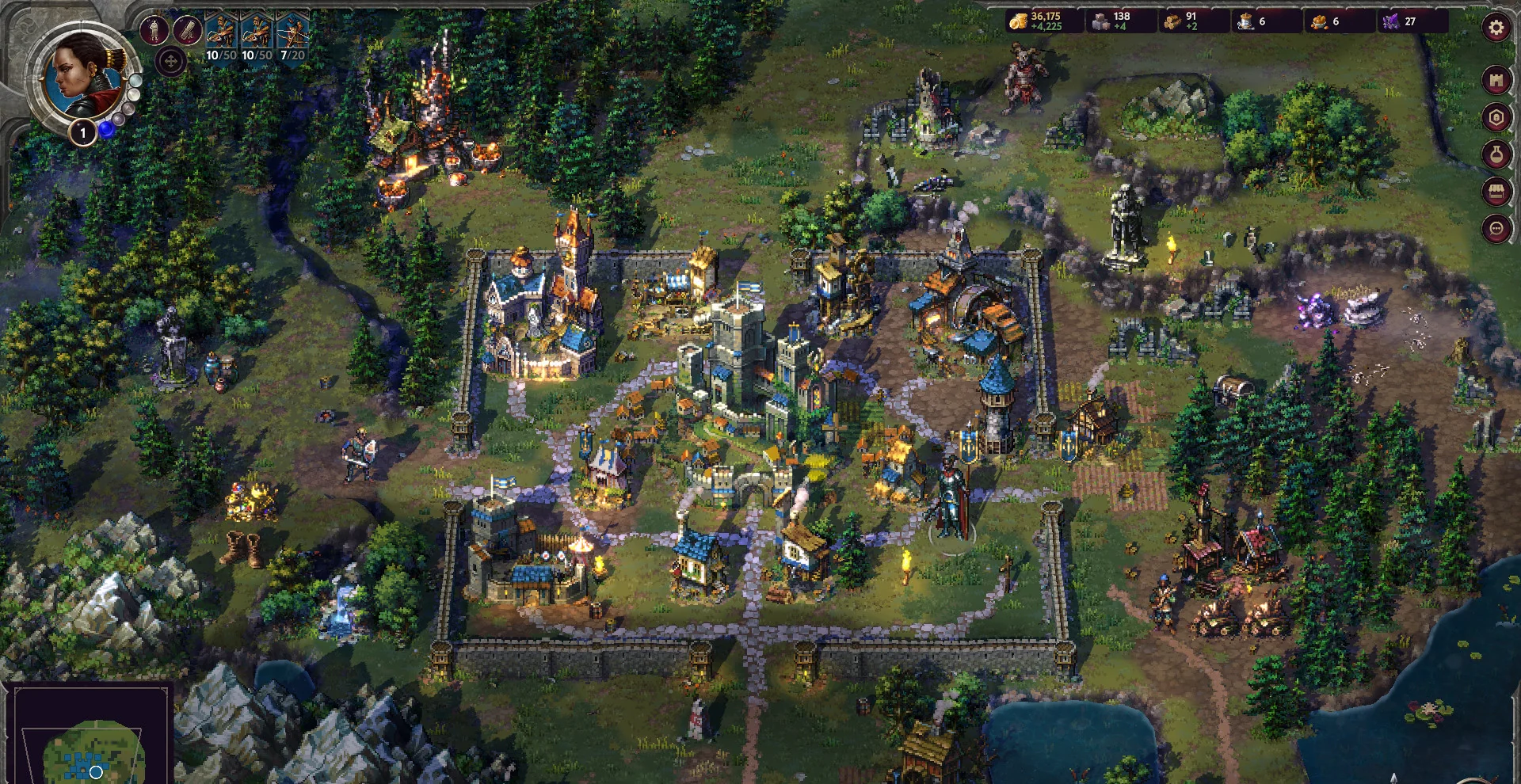The height and width of the screenshot is (784, 1521).
Task: Open the potion flask menu button
Action: coord(1496,154)
